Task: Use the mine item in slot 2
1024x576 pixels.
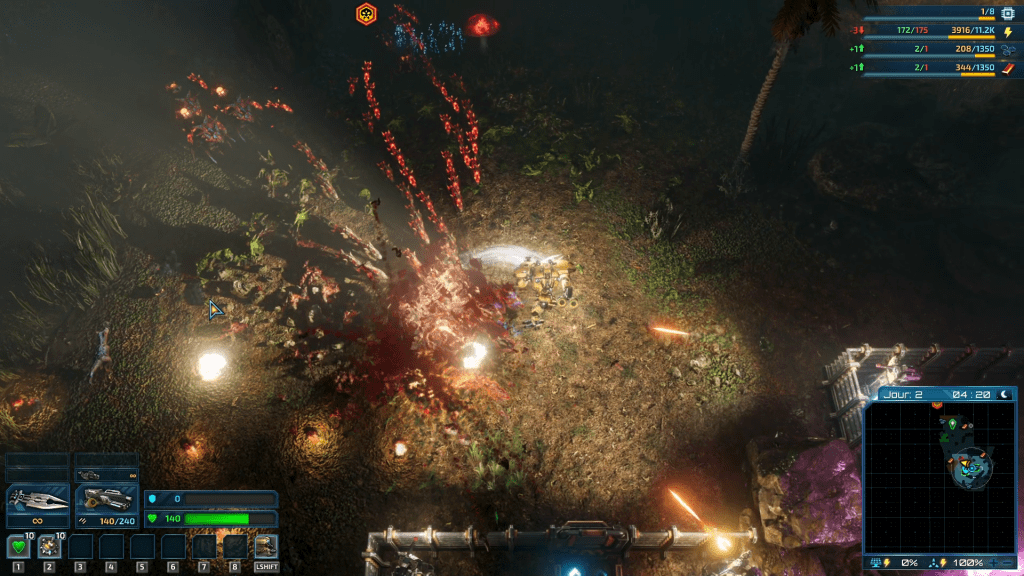Action: click(49, 546)
